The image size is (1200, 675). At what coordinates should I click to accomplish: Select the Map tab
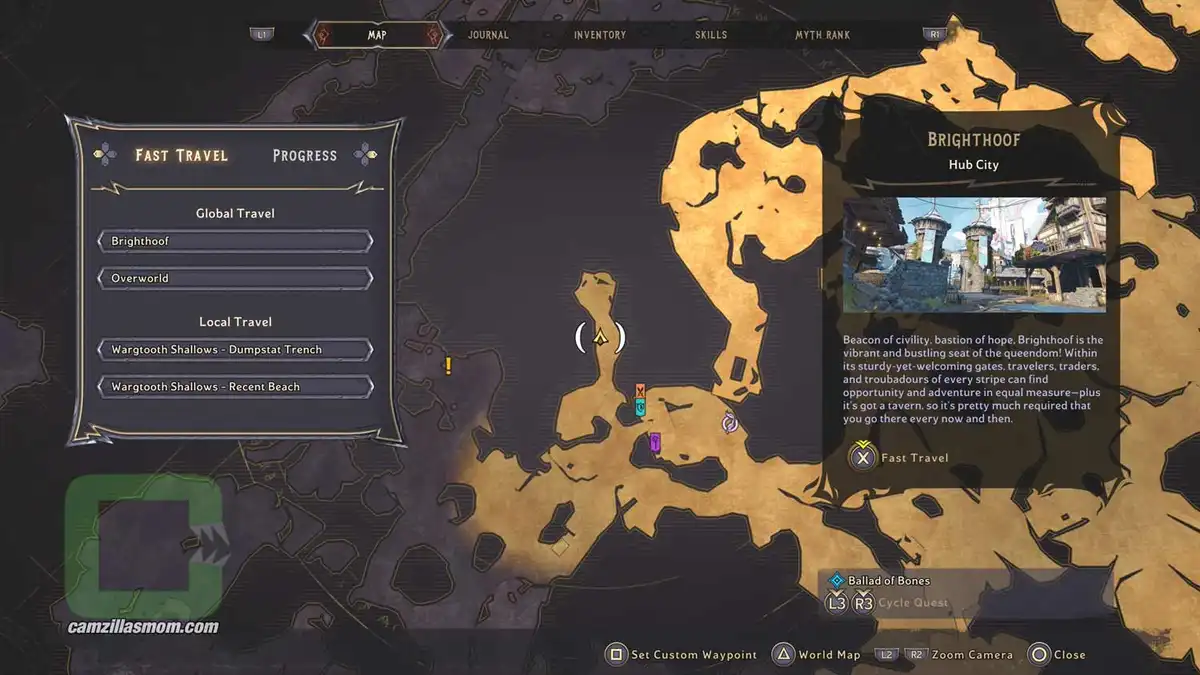377,35
